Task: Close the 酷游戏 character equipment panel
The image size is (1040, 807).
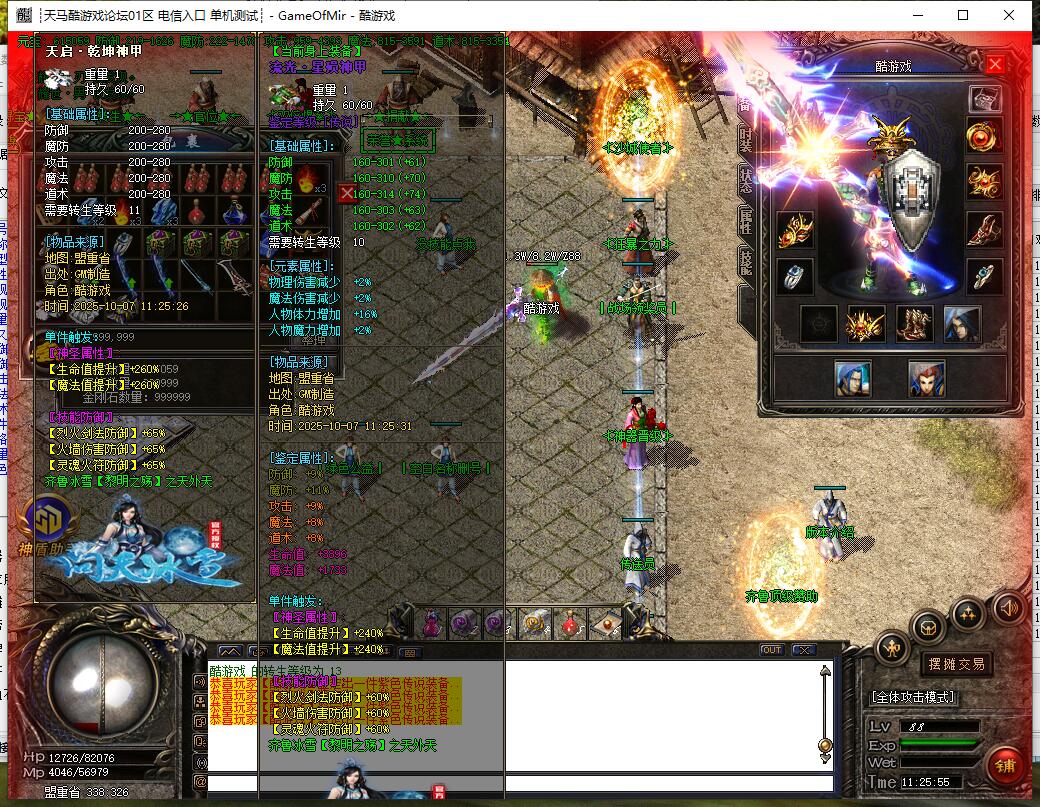Action: click(994, 65)
